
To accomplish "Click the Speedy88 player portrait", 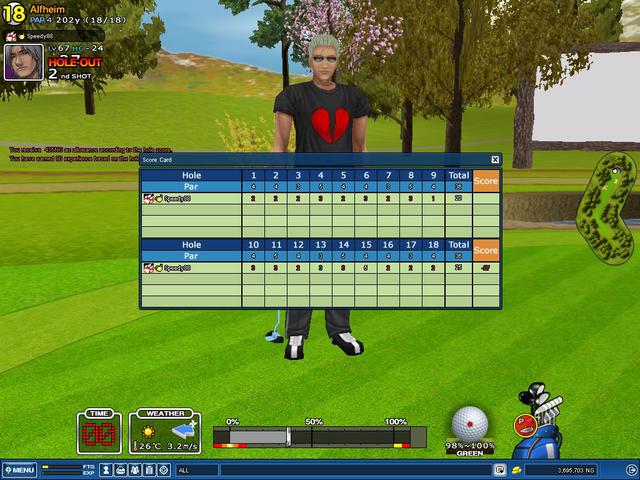I will (x=23, y=62).
